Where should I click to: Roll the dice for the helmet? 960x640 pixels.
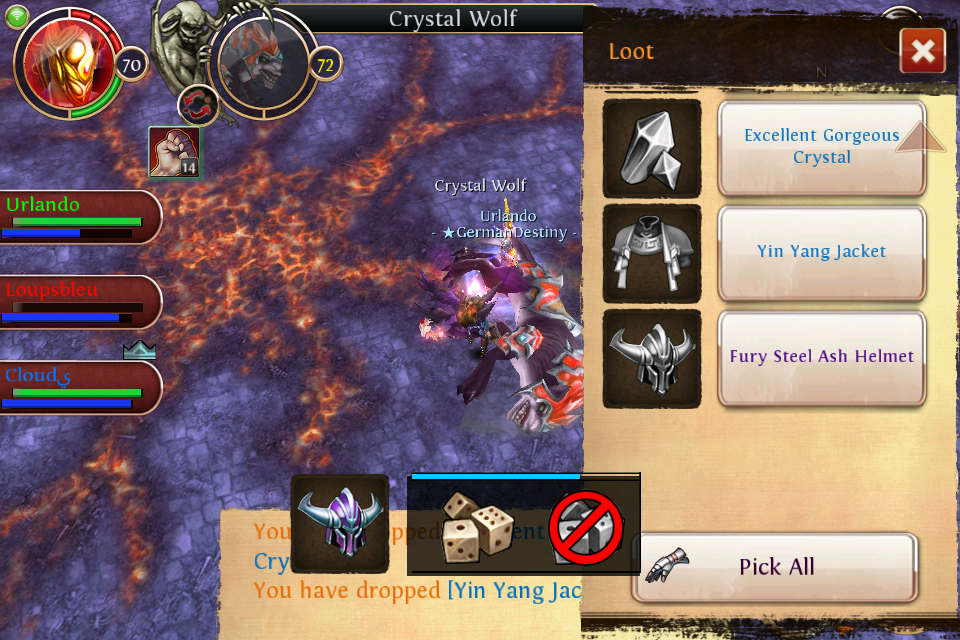[477, 525]
